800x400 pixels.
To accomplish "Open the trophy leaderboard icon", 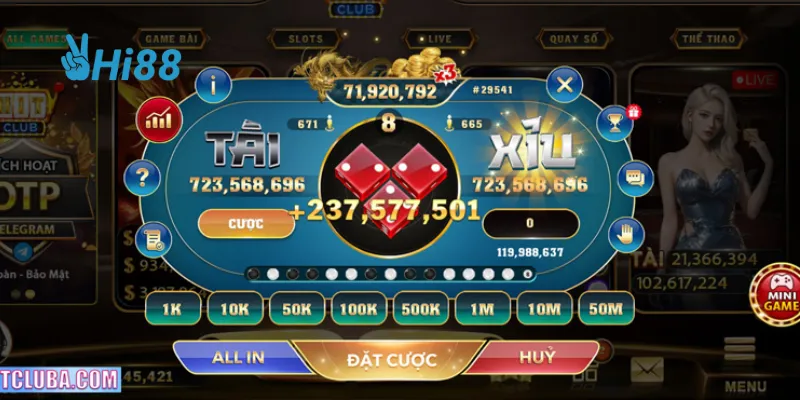I will (612, 122).
